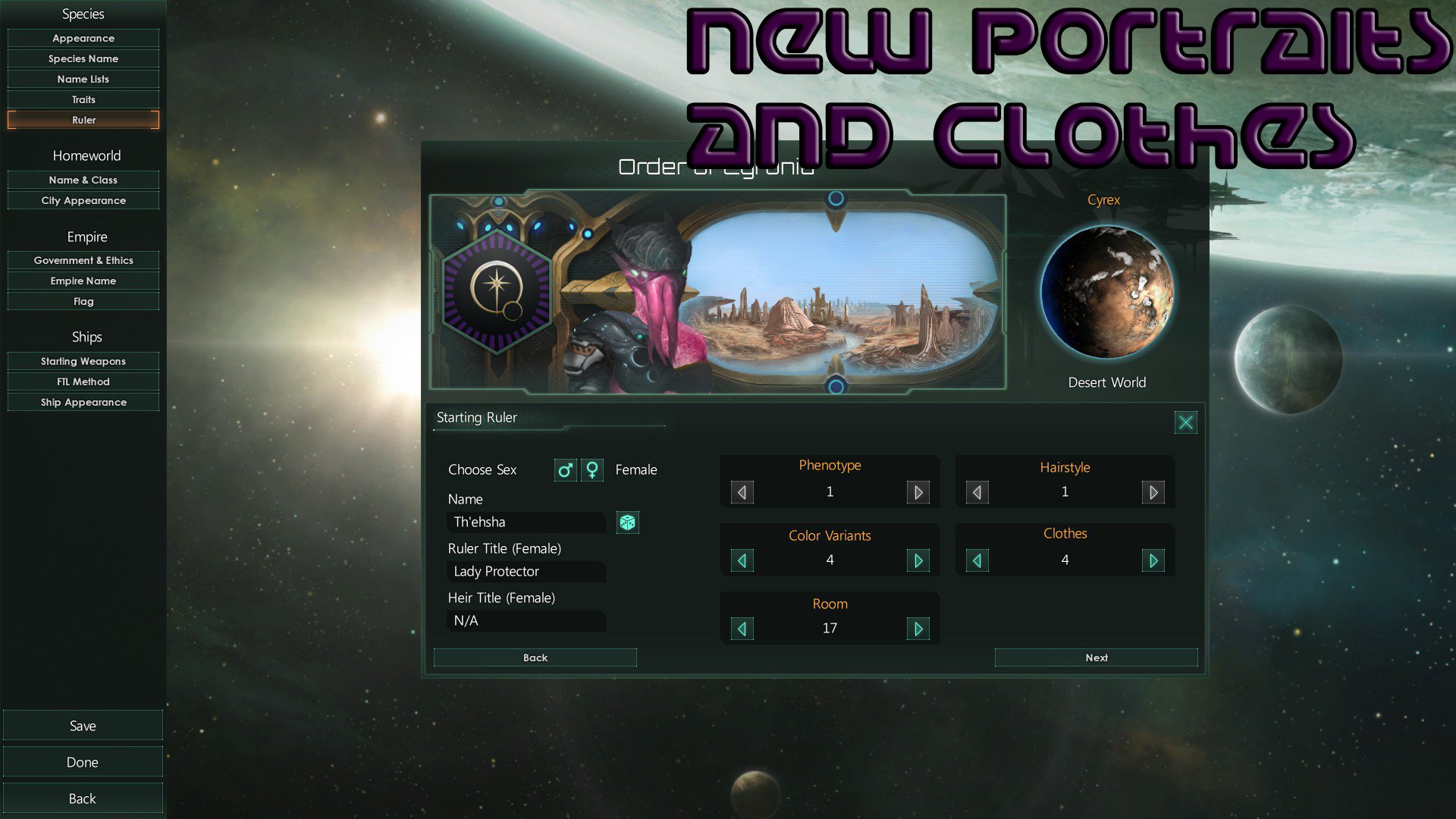The image size is (1456, 819).
Task: Proceed with the Next button
Action: [x=1096, y=657]
